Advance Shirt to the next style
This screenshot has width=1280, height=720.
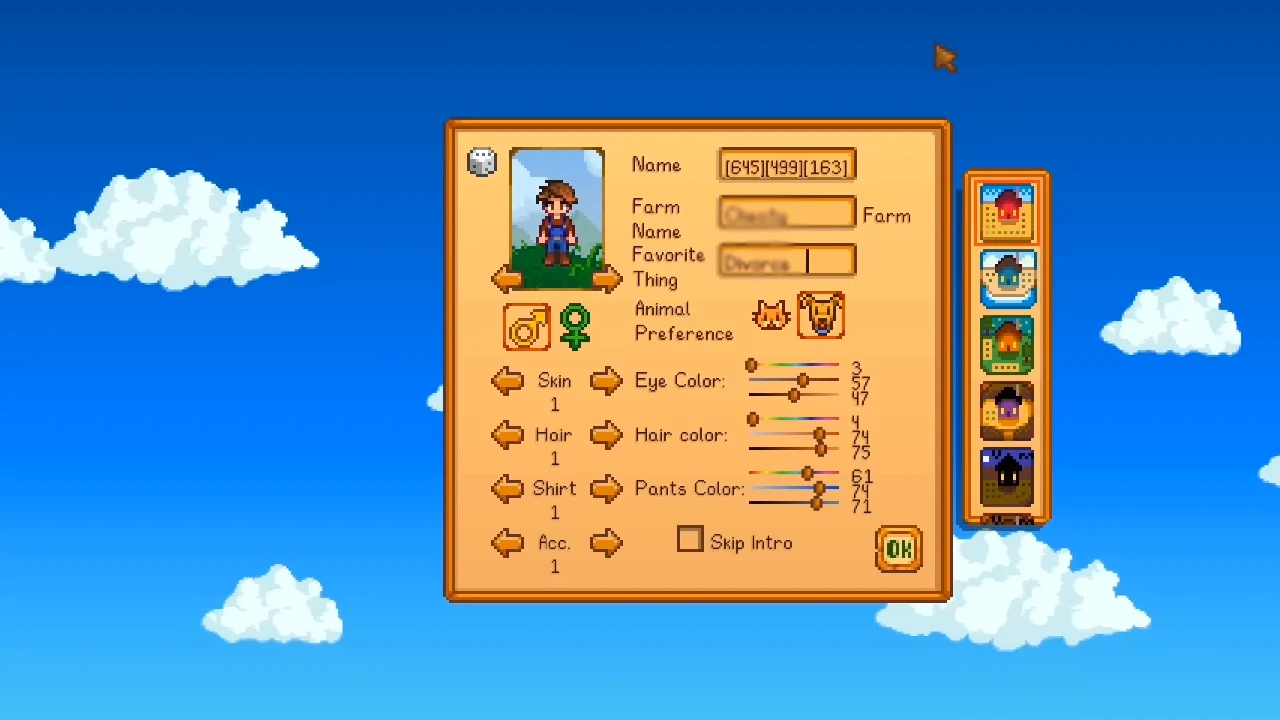[x=606, y=489]
